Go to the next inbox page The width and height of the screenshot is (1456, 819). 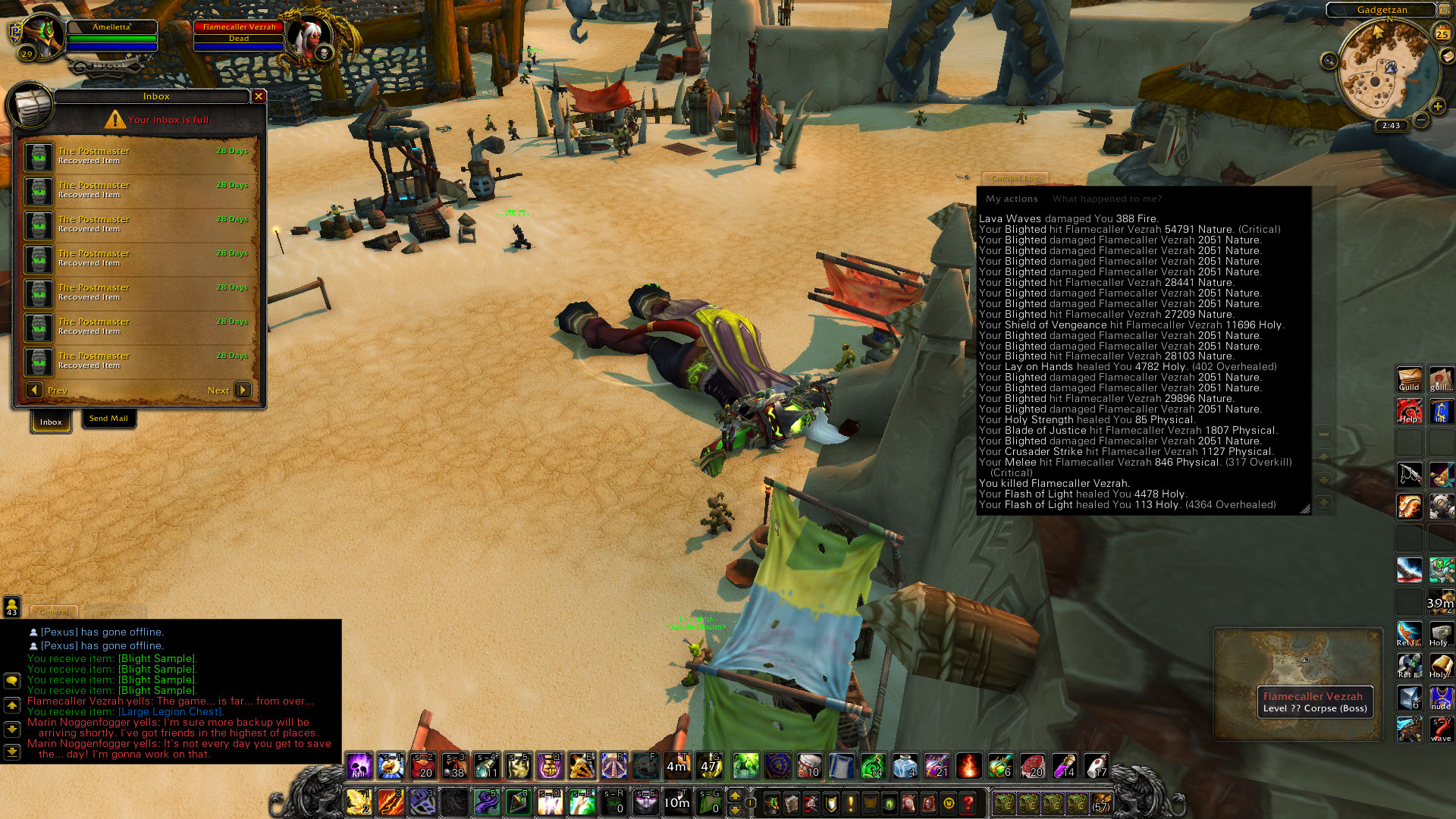click(x=243, y=390)
